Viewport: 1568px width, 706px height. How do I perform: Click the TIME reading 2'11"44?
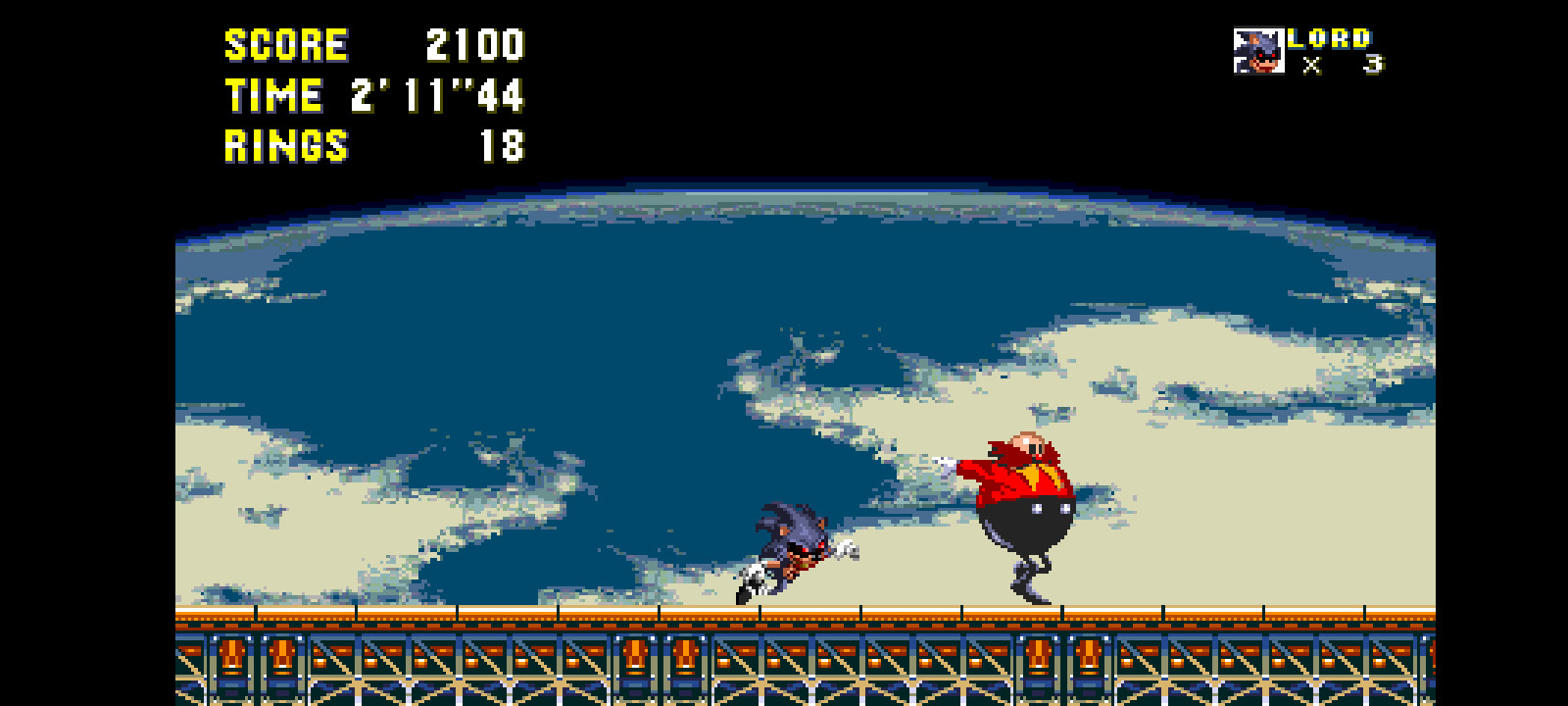(436, 96)
